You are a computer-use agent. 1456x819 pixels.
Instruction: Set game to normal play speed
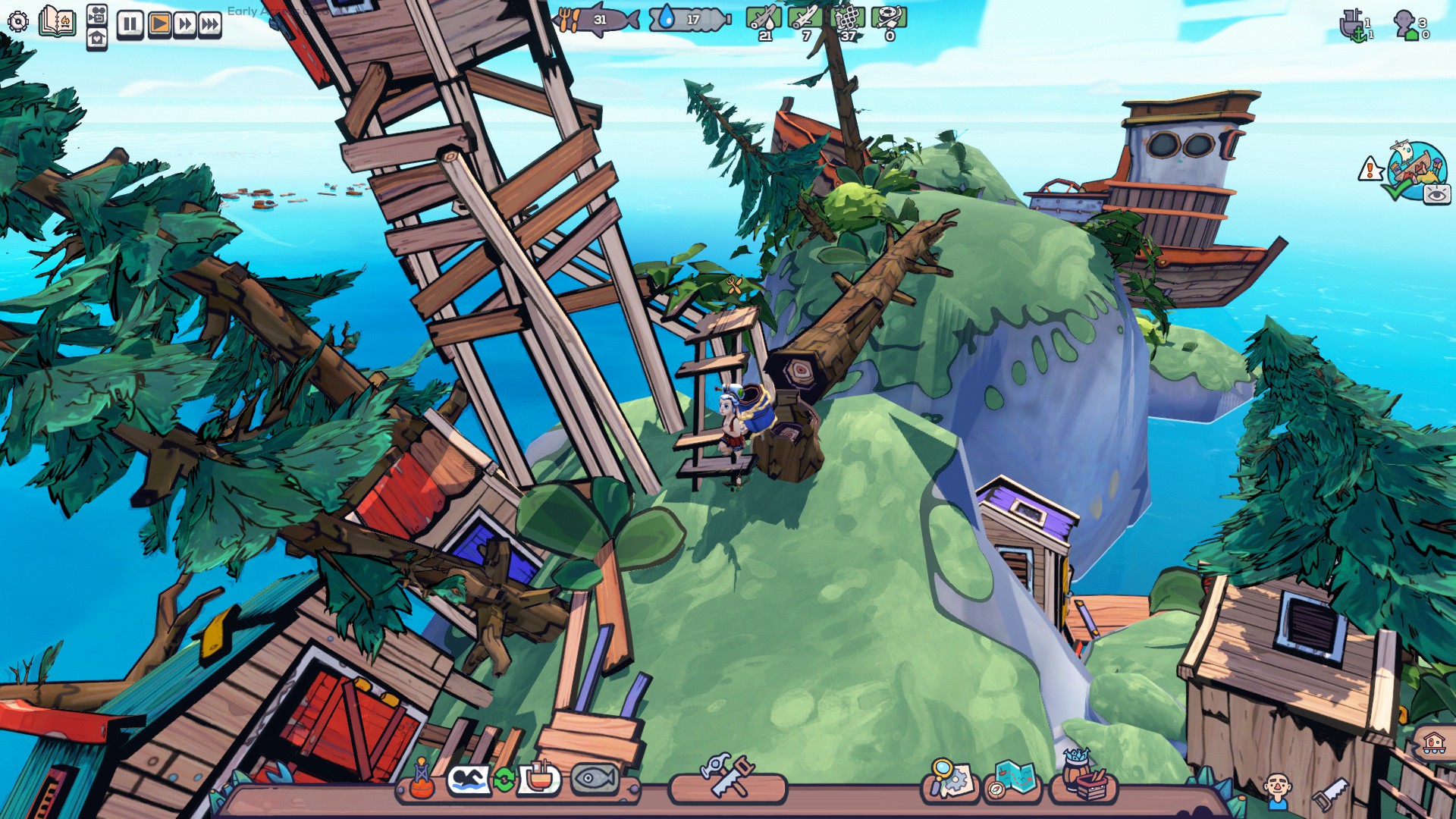pyautogui.click(x=159, y=24)
